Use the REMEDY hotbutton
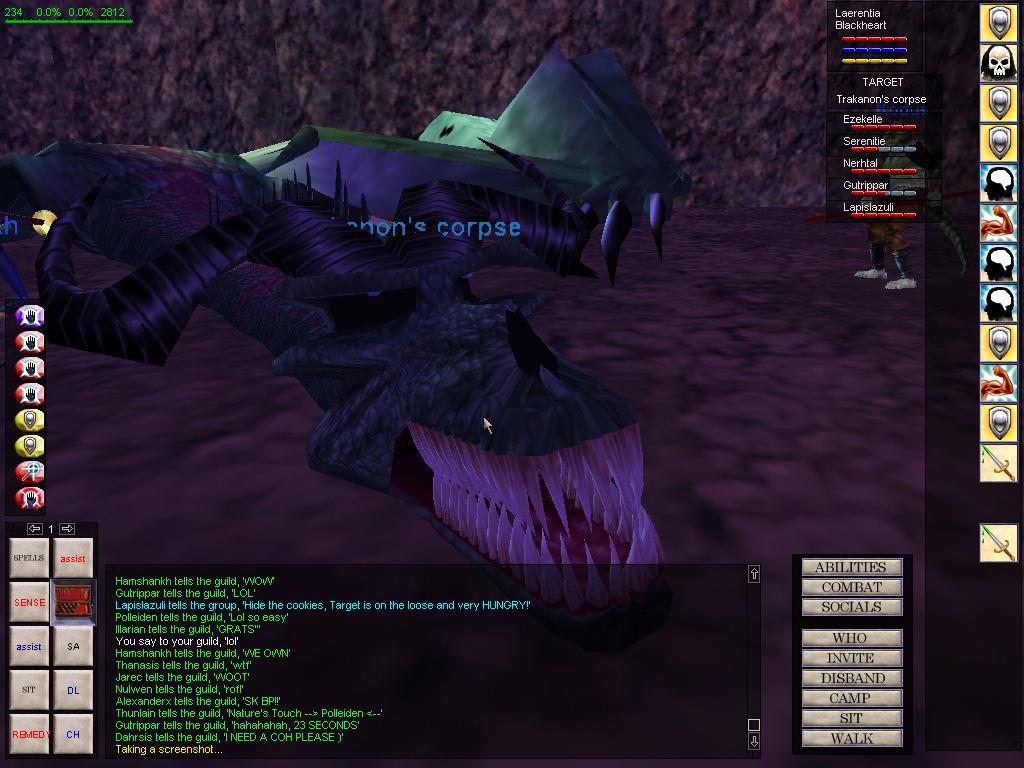This screenshot has height=768, width=1024. click(x=29, y=734)
